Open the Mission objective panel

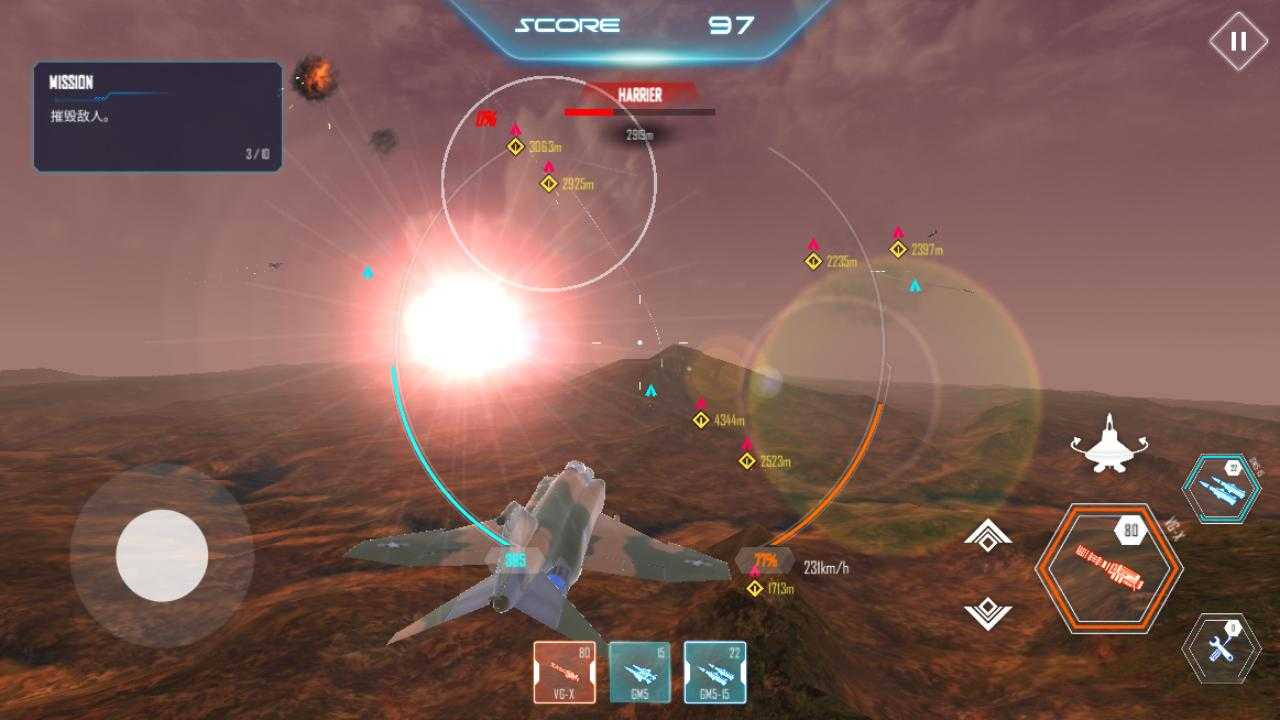pos(158,116)
